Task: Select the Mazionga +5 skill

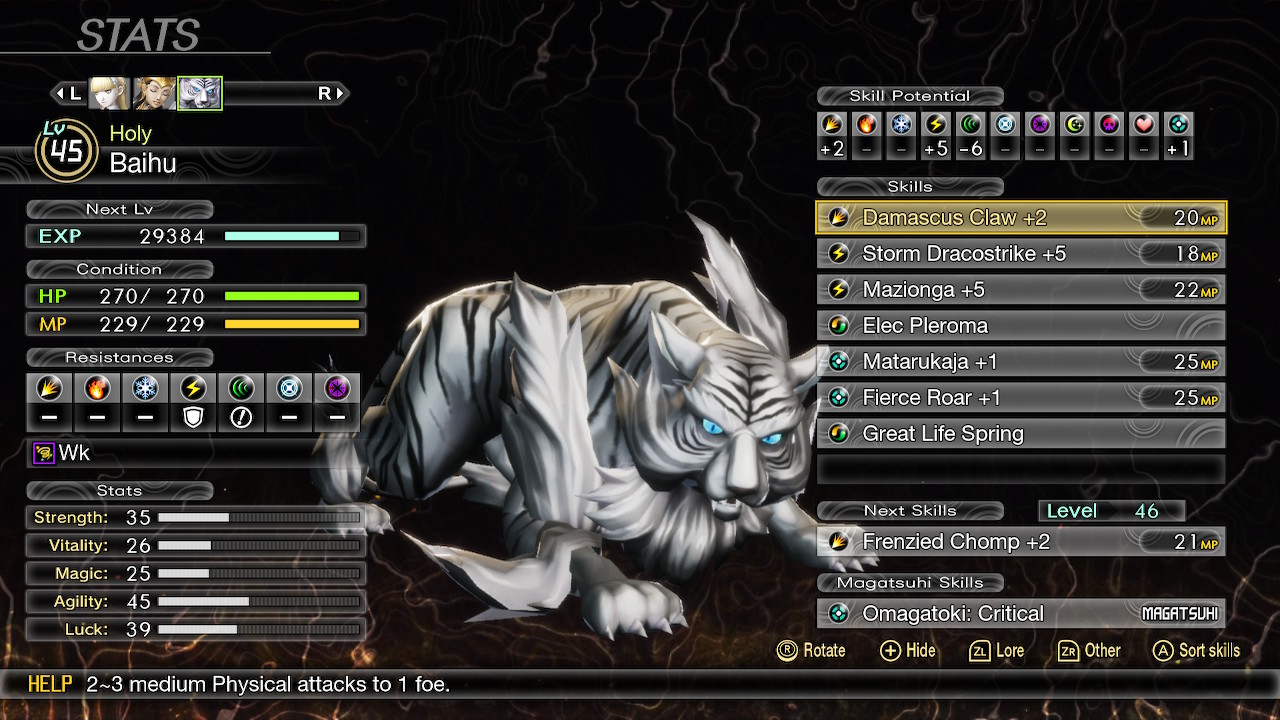Action: pyautogui.click(x=1021, y=290)
